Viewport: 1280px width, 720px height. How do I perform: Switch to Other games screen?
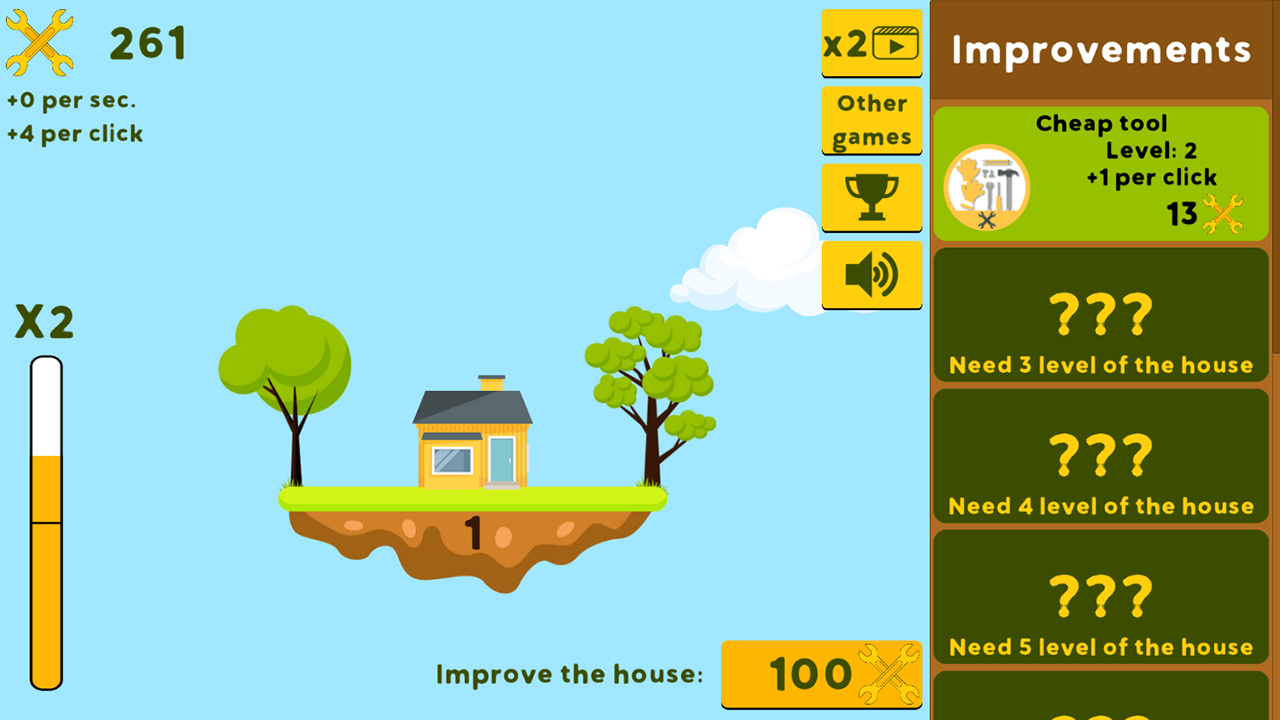[871, 120]
